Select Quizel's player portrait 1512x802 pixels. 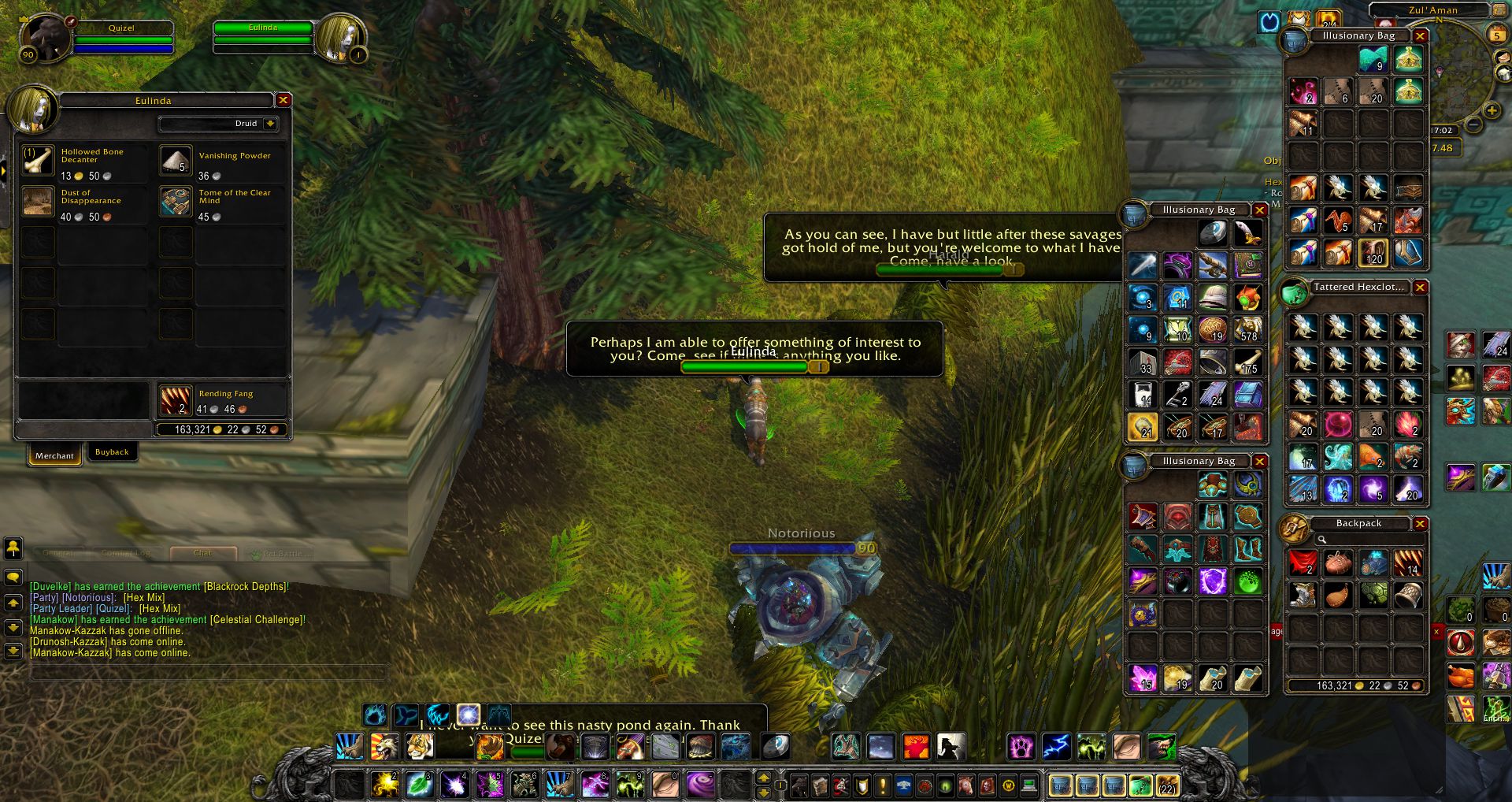46,38
